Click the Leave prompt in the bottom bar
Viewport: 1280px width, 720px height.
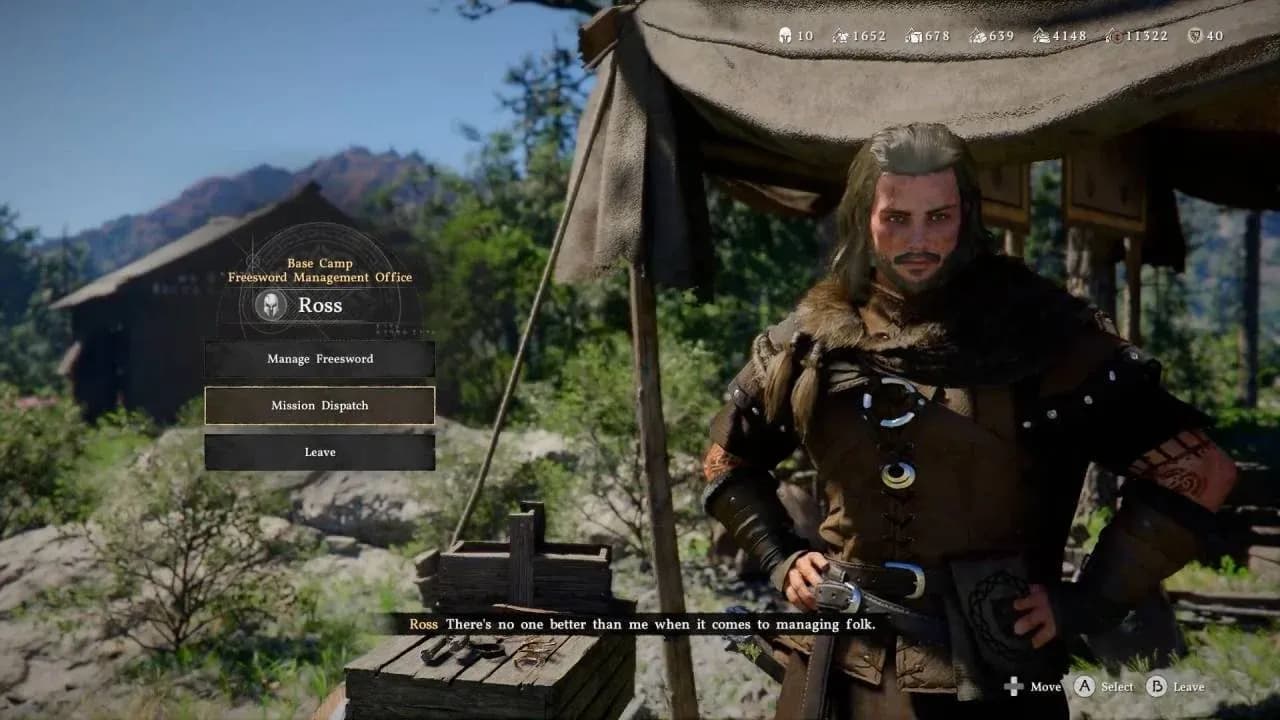(x=1176, y=687)
